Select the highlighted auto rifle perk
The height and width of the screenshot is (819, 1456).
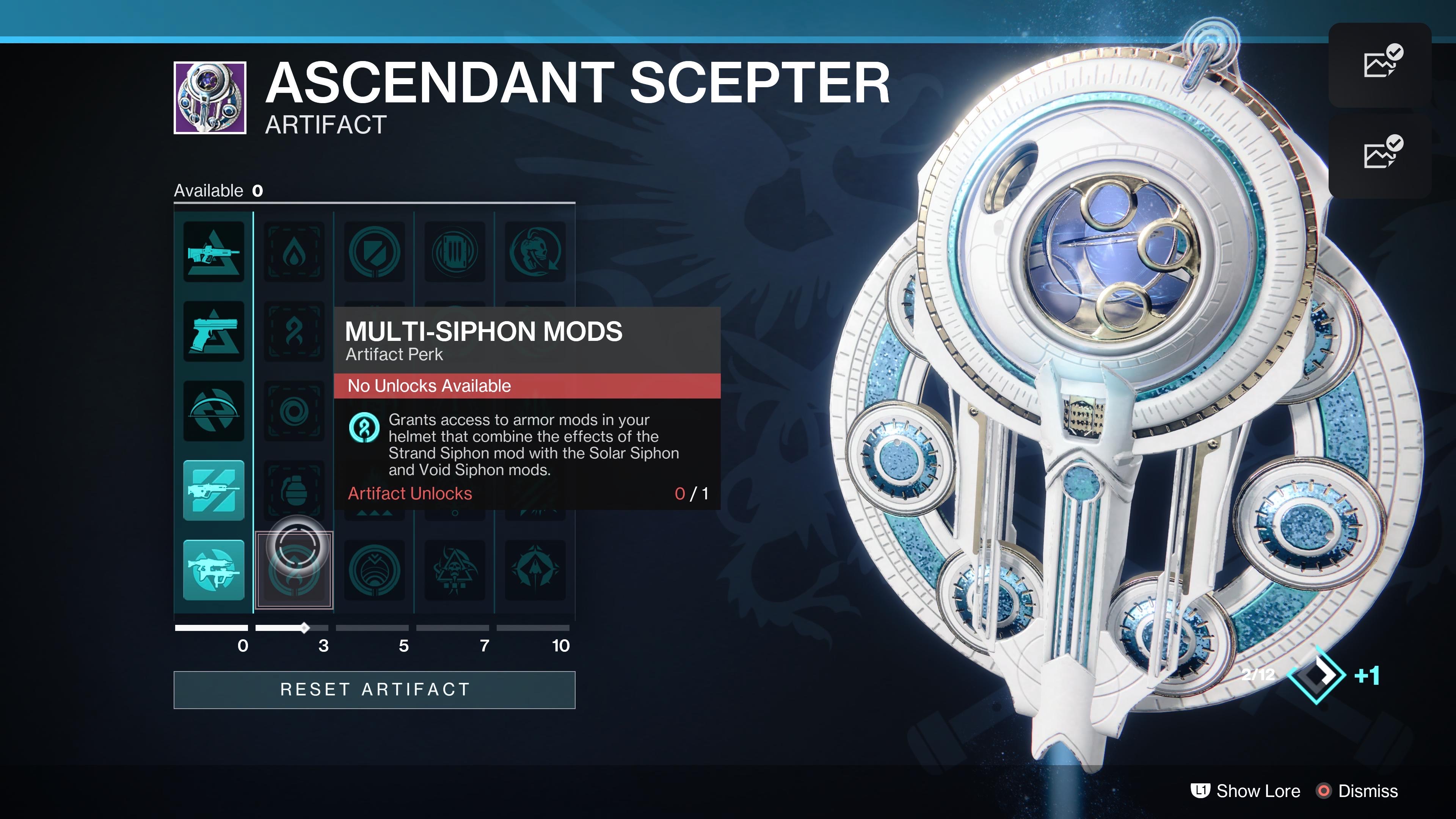pos(213,490)
